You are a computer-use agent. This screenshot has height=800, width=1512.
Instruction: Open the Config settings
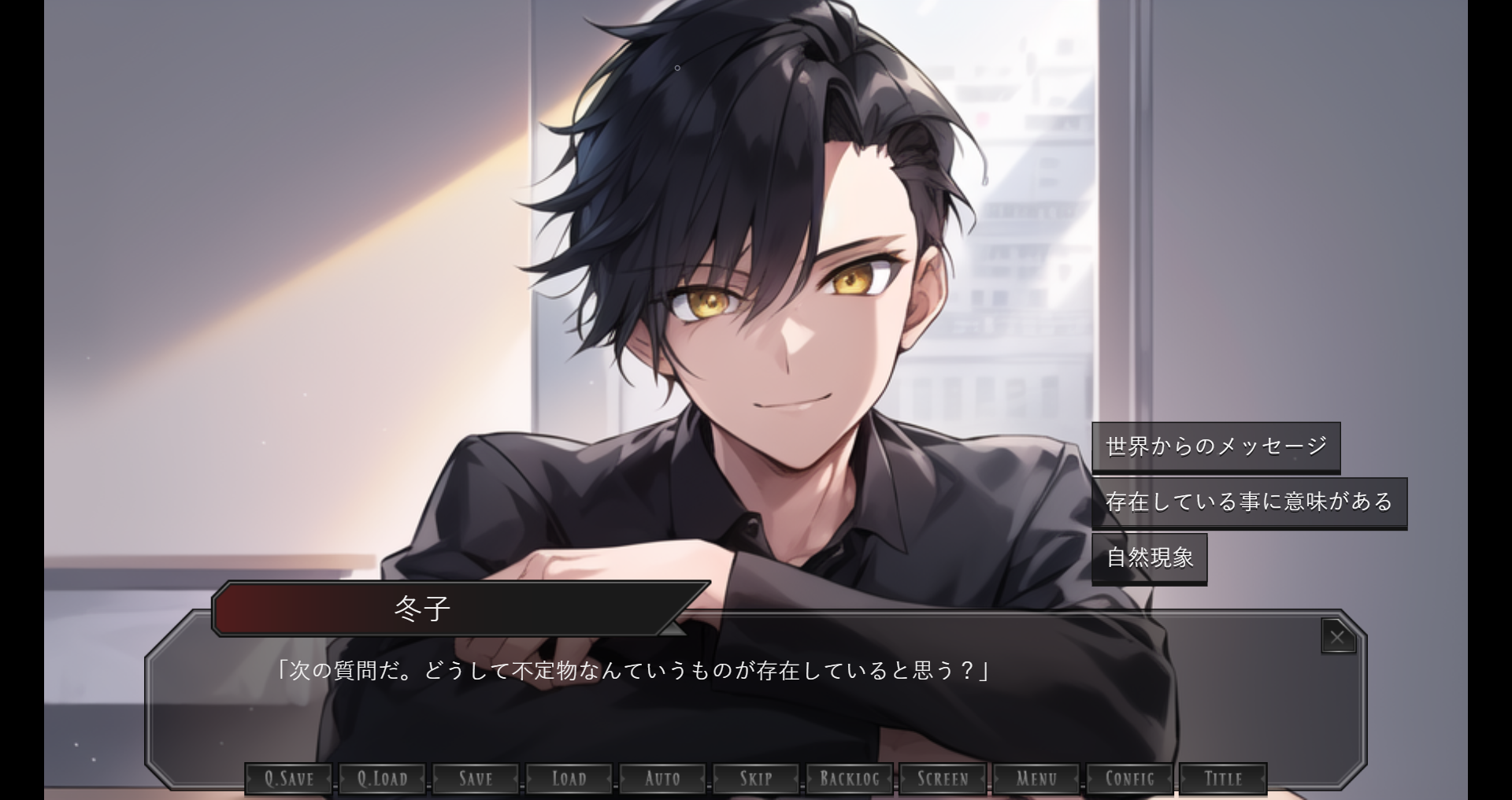[x=1129, y=779]
